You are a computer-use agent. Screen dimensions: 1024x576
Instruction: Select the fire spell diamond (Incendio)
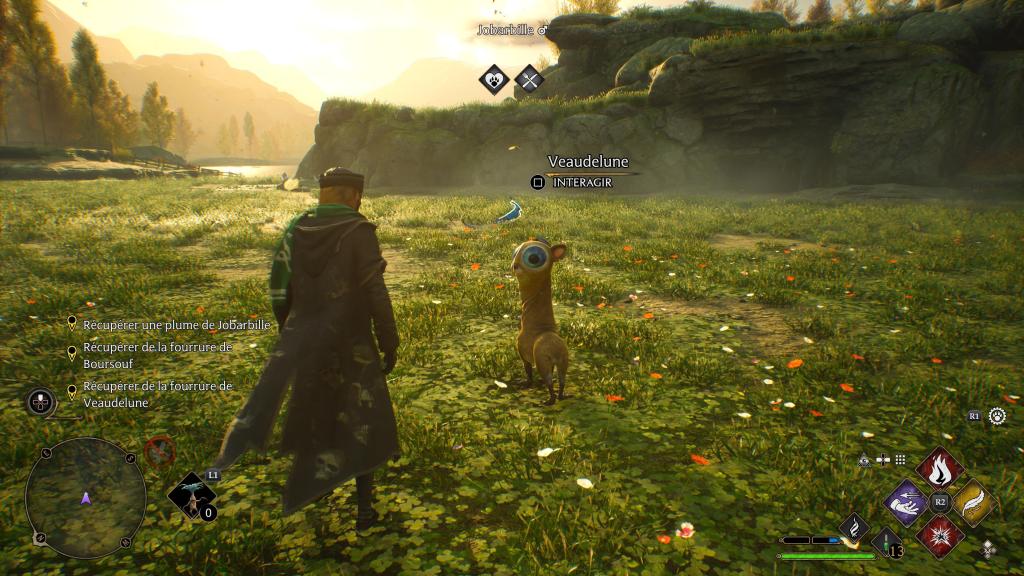pyautogui.click(x=940, y=466)
